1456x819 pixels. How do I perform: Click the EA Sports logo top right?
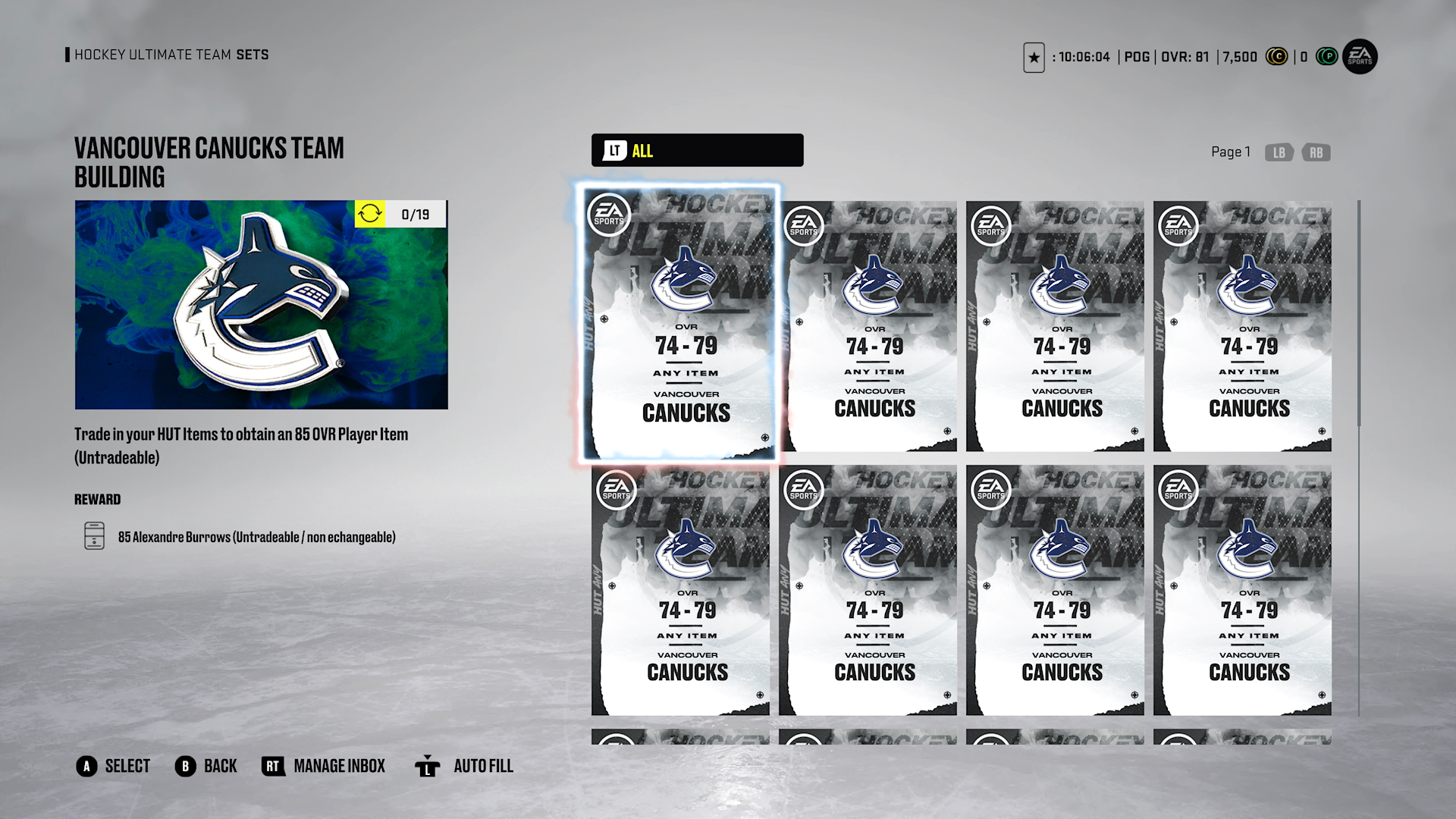1359,57
